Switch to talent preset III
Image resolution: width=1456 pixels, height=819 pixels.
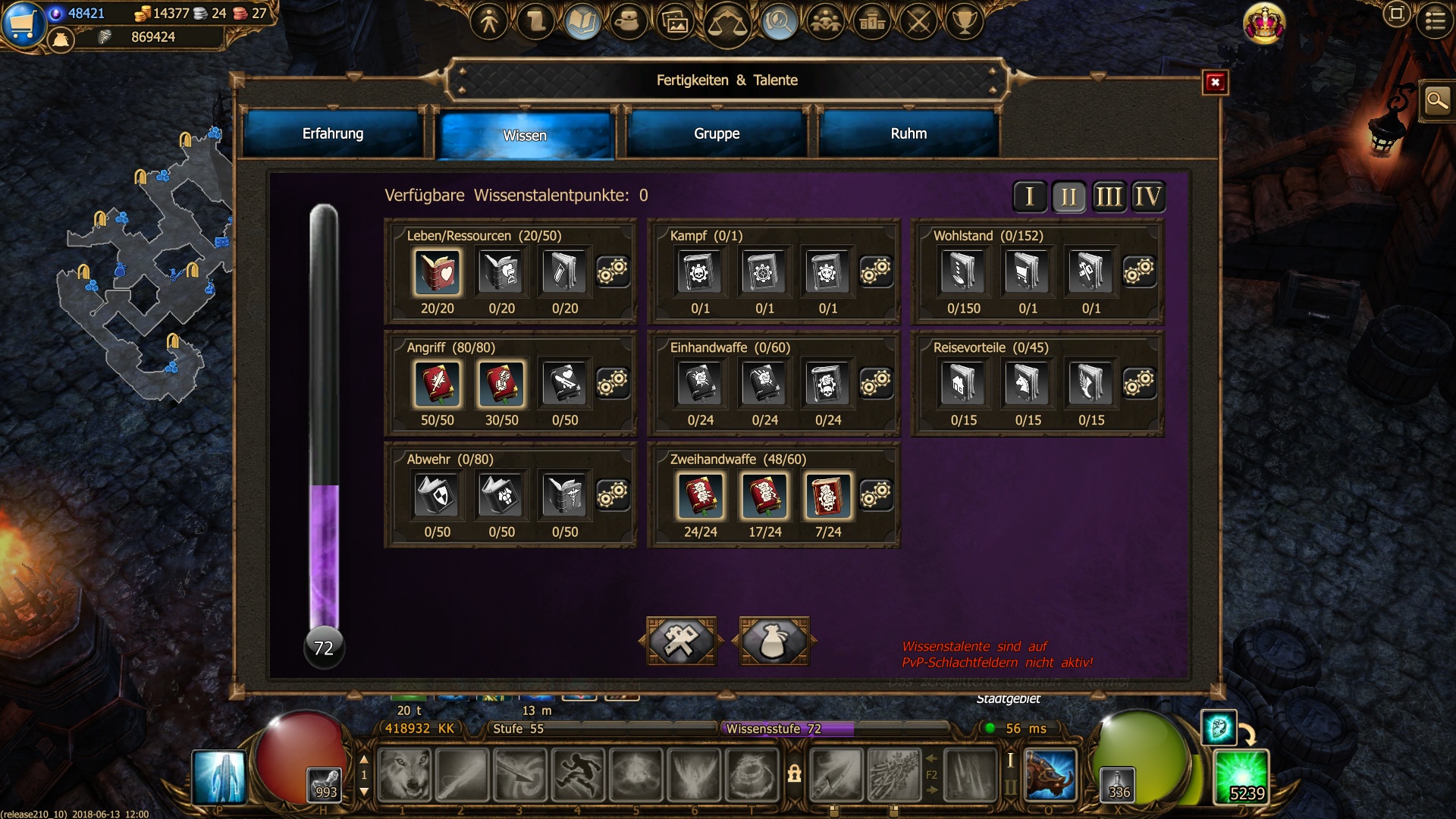[1108, 197]
